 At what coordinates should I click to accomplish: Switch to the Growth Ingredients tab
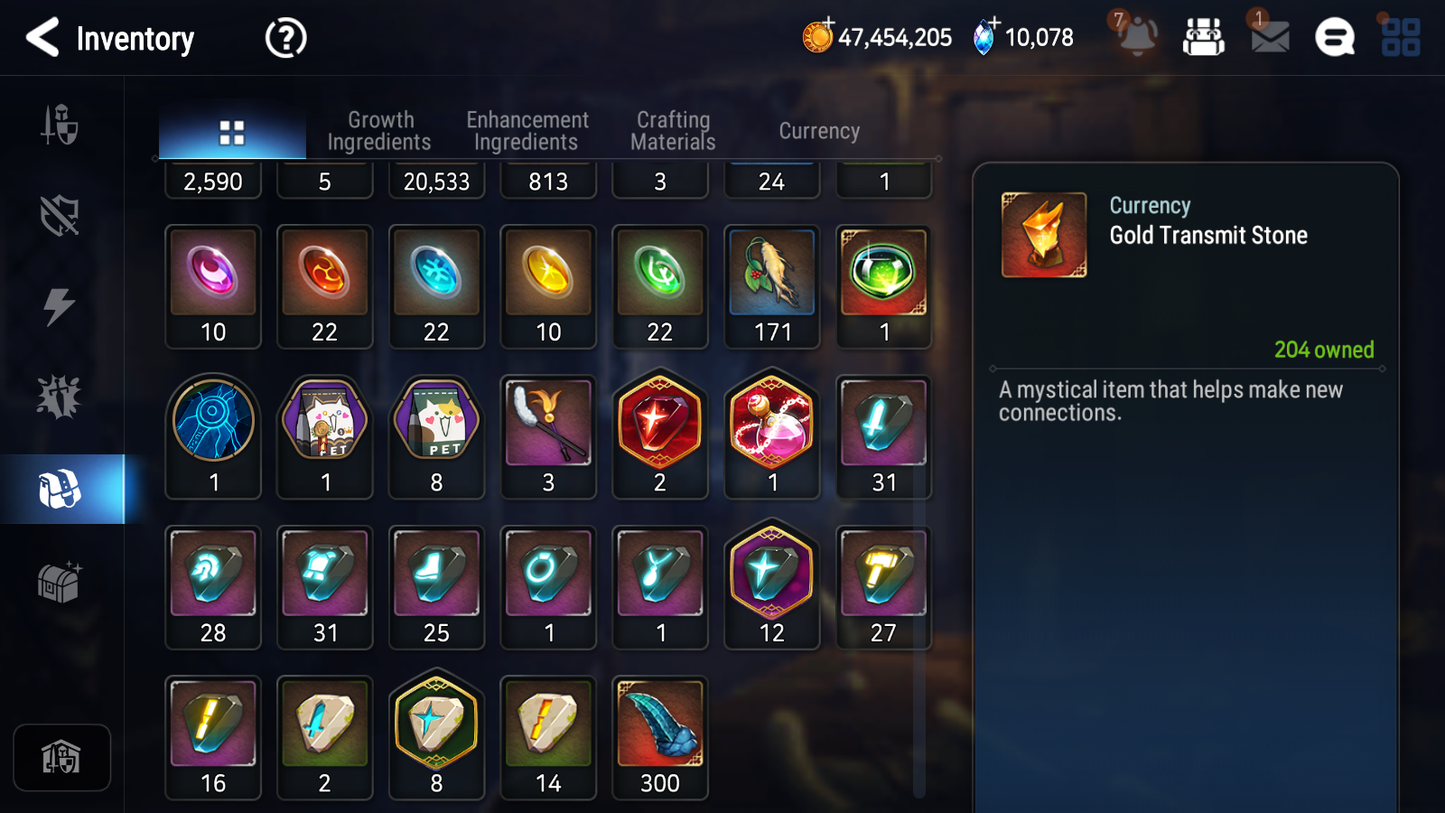click(x=380, y=131)
